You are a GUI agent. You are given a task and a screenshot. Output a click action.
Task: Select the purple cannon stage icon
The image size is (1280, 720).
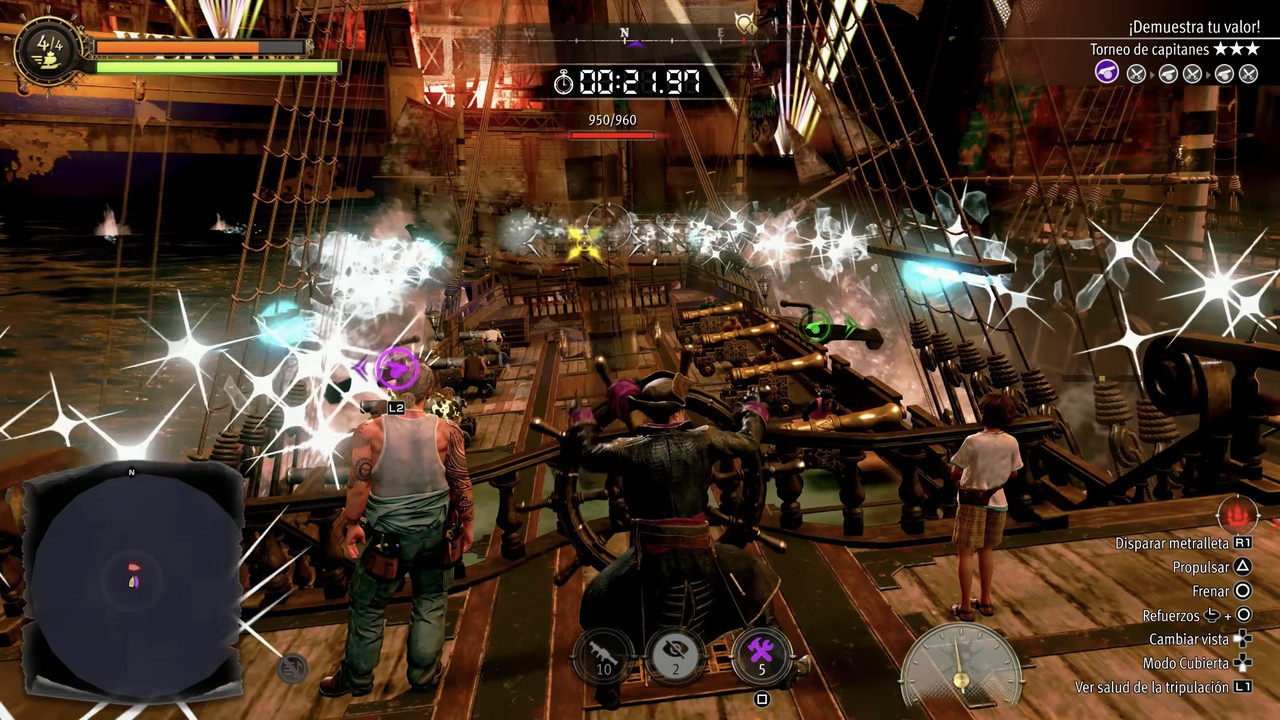(x=1107, y=72)
